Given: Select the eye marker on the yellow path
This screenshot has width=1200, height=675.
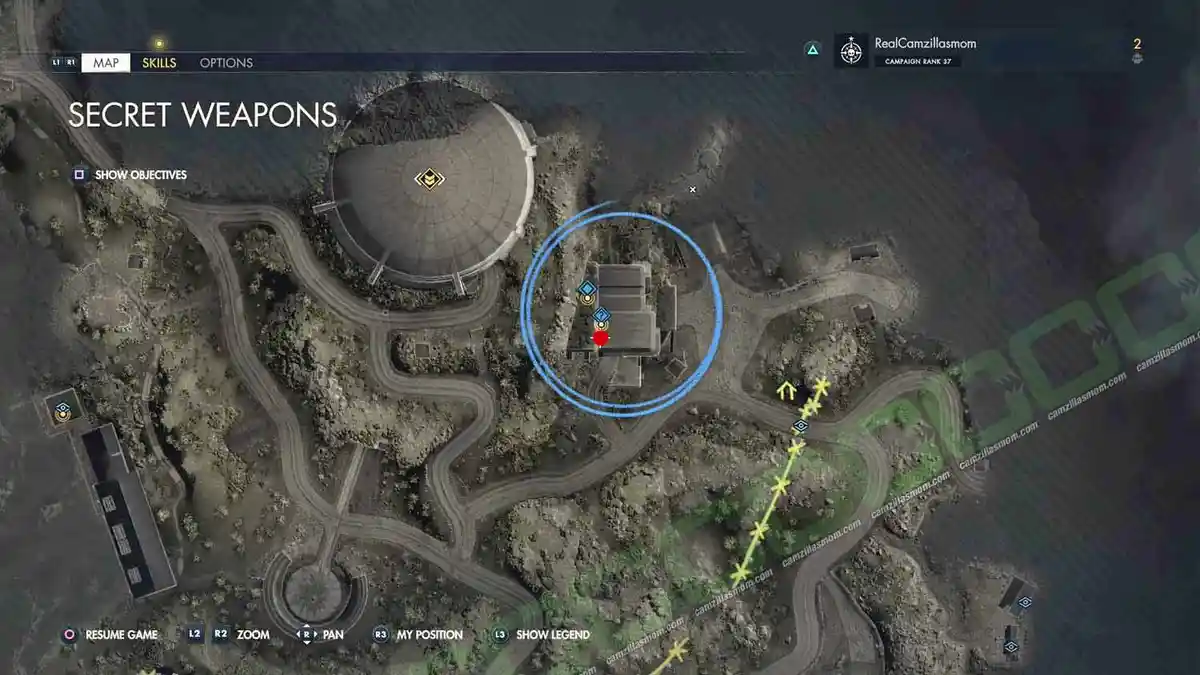Looking at the screenshot, I should [800, 427].
